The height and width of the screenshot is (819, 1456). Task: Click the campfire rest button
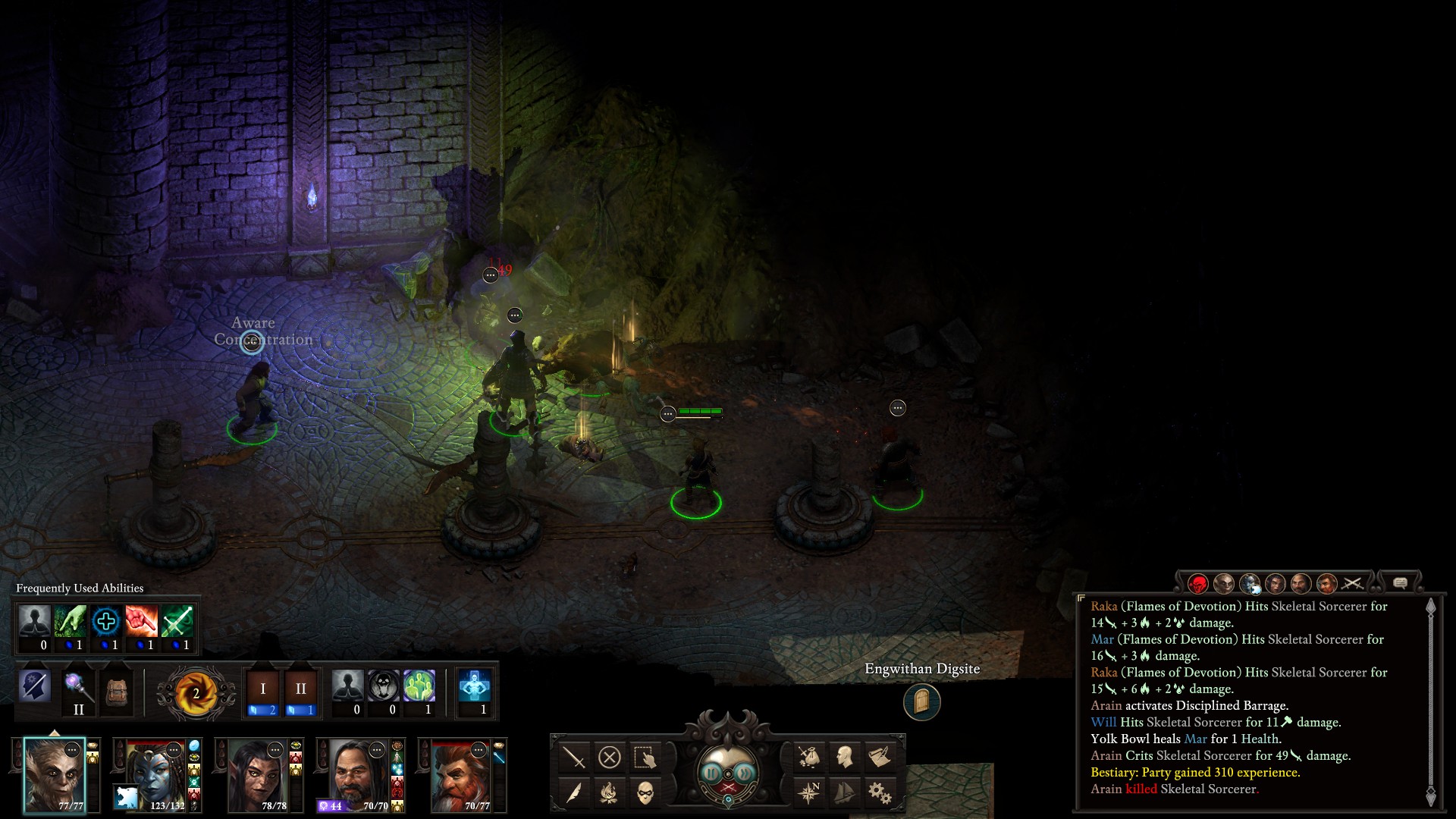pos(609,793)
